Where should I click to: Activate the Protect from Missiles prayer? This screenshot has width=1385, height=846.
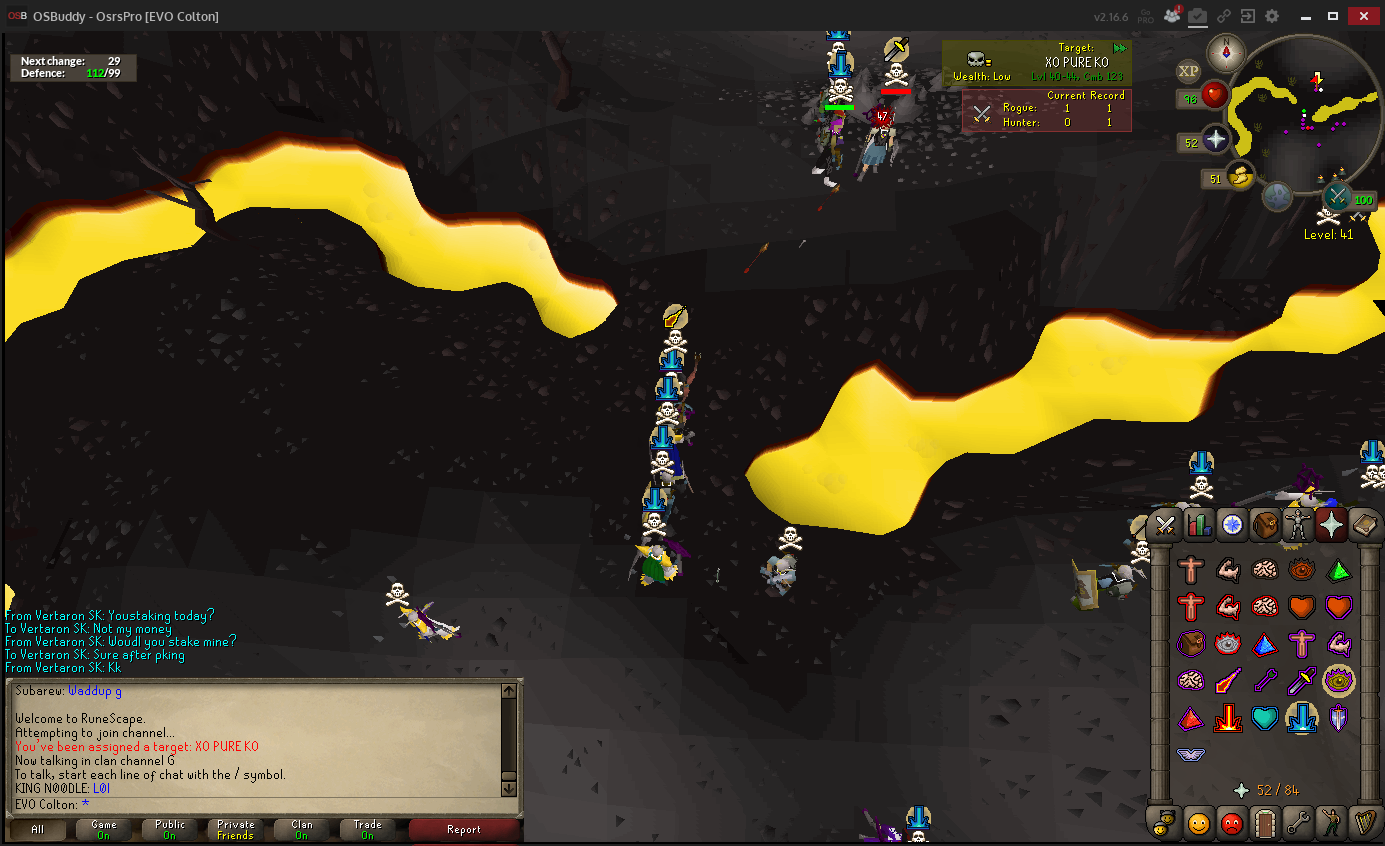click(1264, 682)
